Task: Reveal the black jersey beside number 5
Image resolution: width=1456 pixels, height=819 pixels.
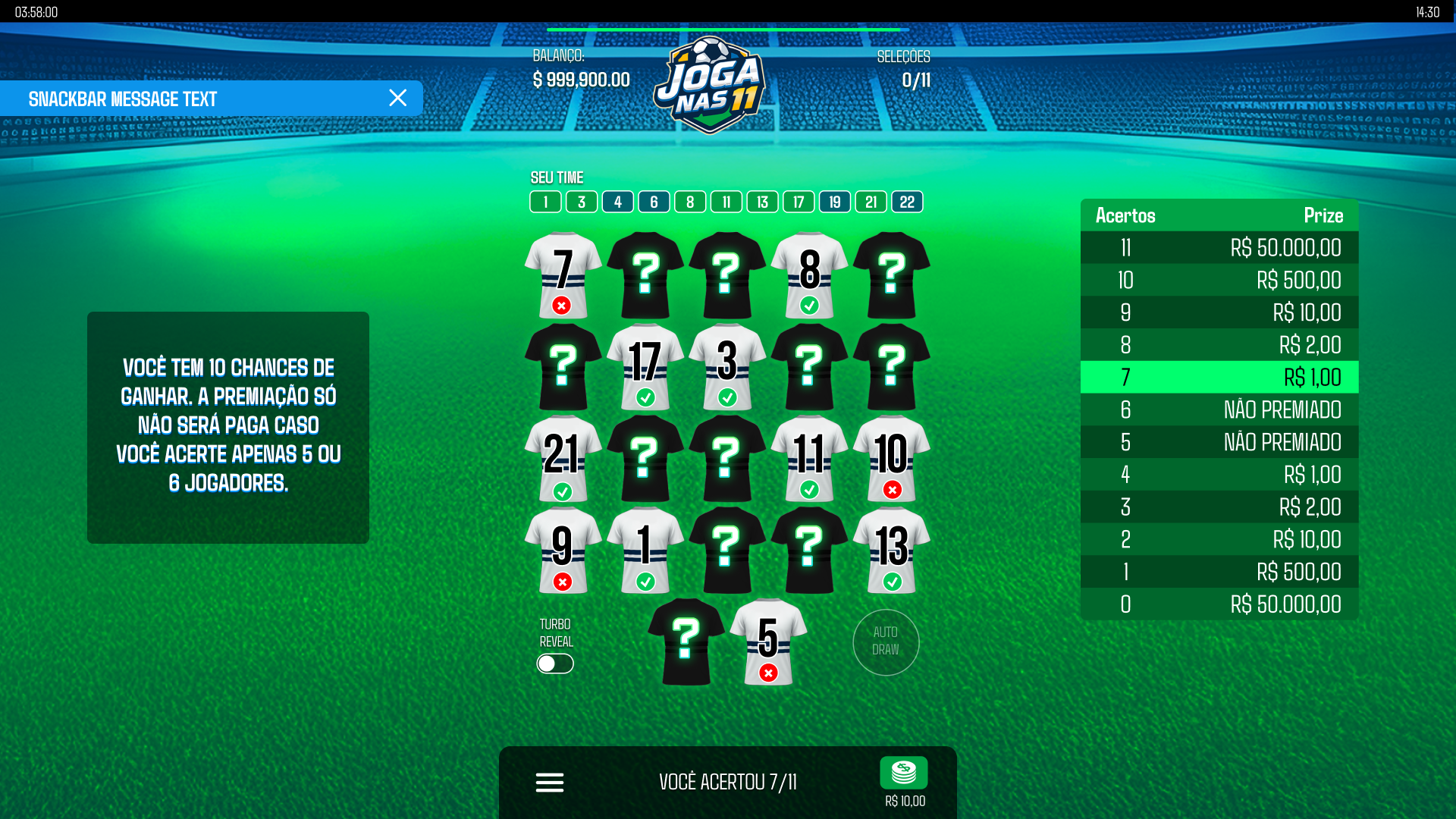Action: [x=686, y=642]
